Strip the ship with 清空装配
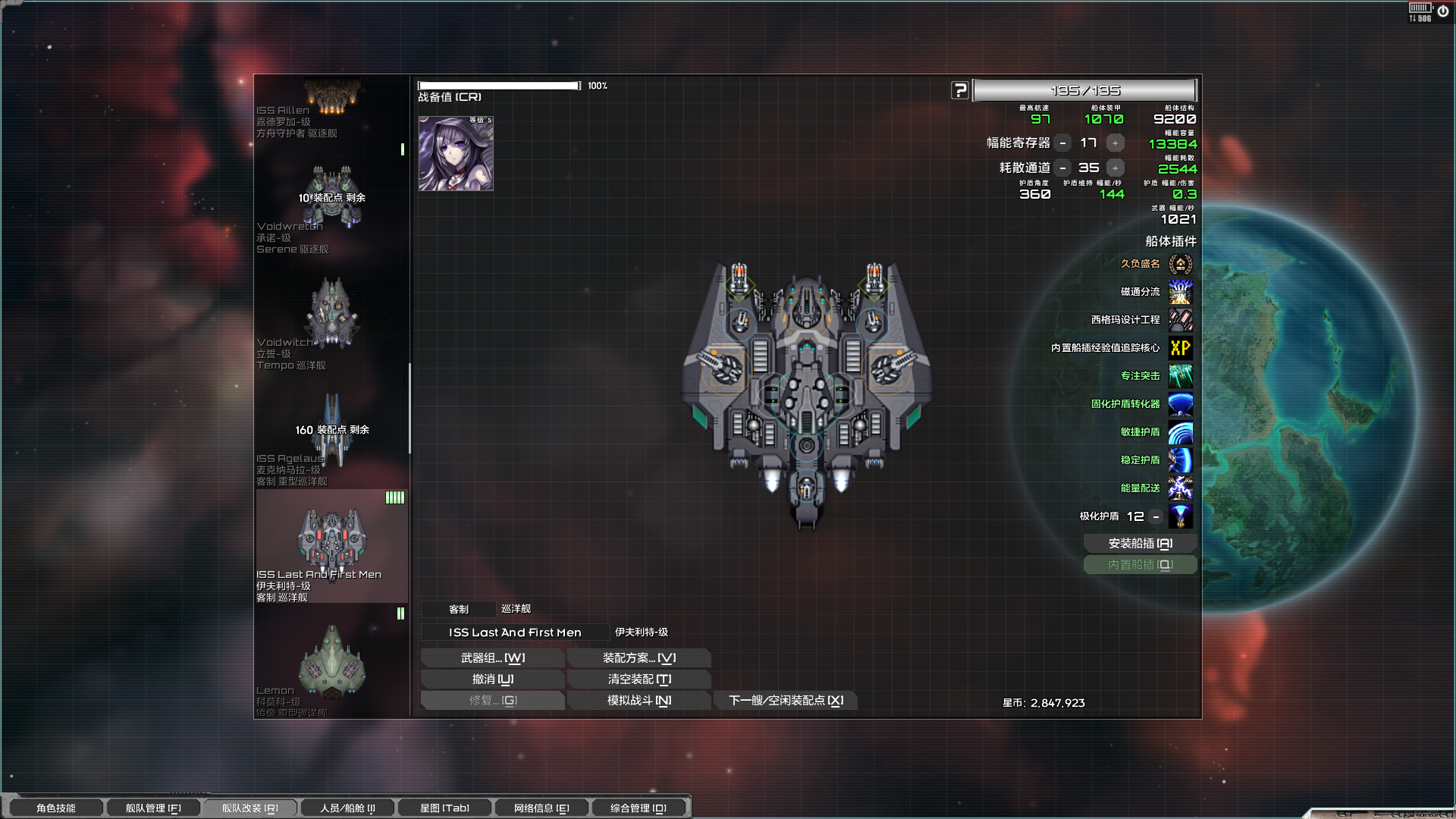The height and width of the screenshot is (819, 1456). coord(639,679)
